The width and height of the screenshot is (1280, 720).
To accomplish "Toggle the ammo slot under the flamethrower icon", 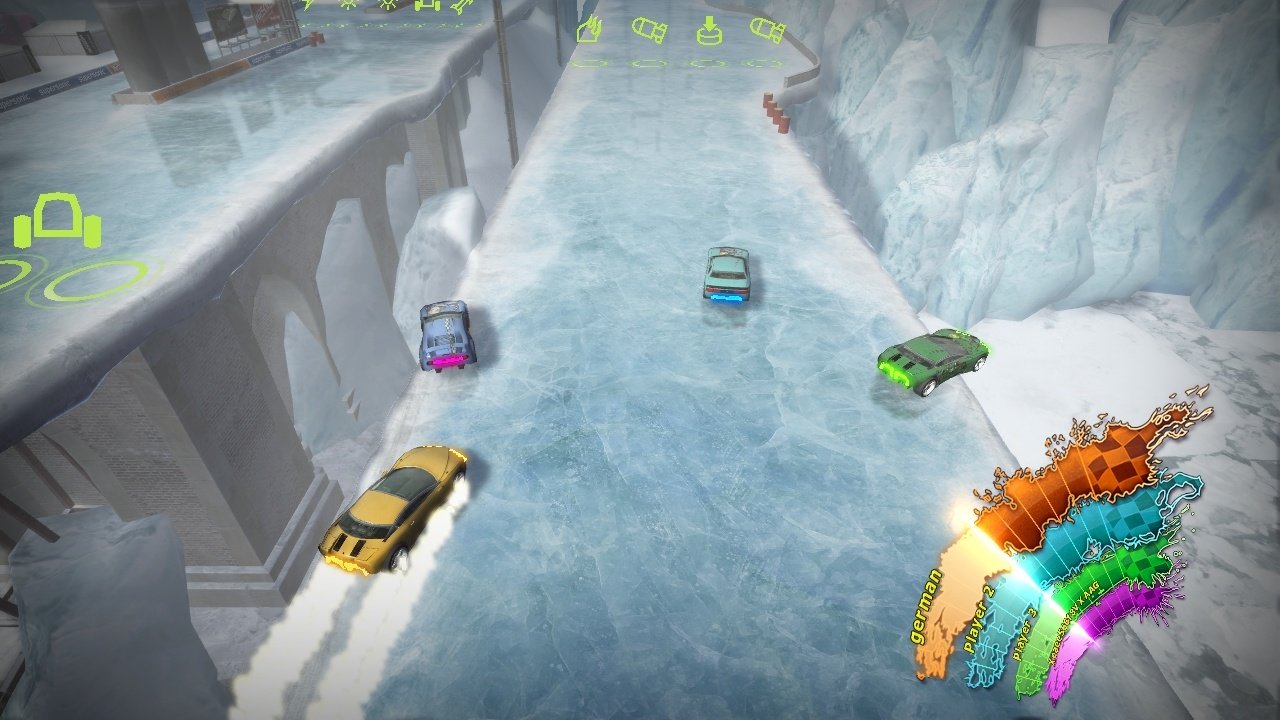I will point(590,62).
